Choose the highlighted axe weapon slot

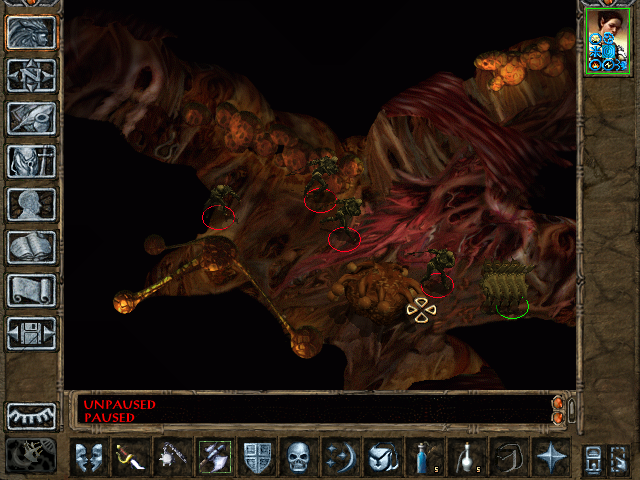click(x=214, y=457)
